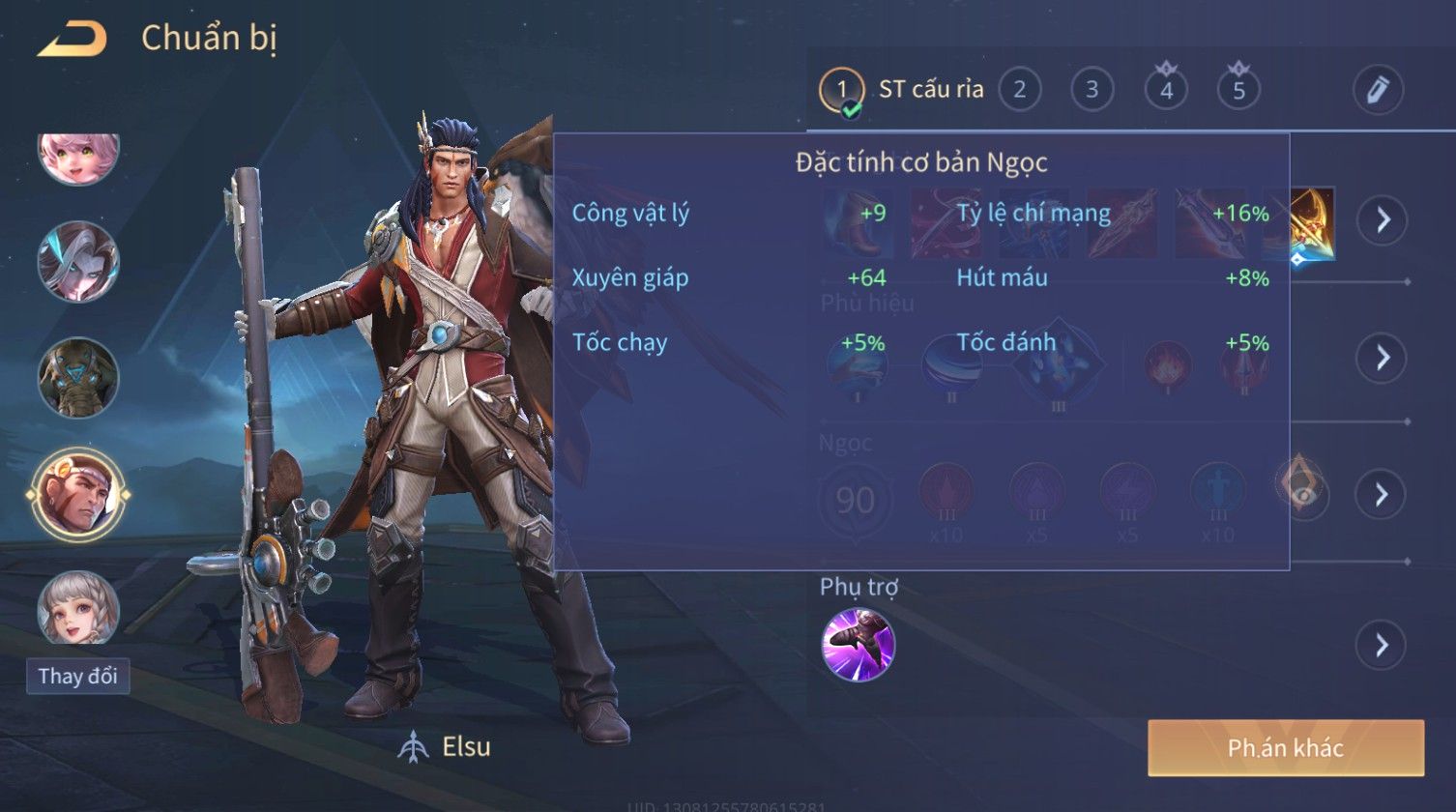Select the white-haired hero portrait
Viewport: 1456px width, 812px height.
[x=78, y=262]
